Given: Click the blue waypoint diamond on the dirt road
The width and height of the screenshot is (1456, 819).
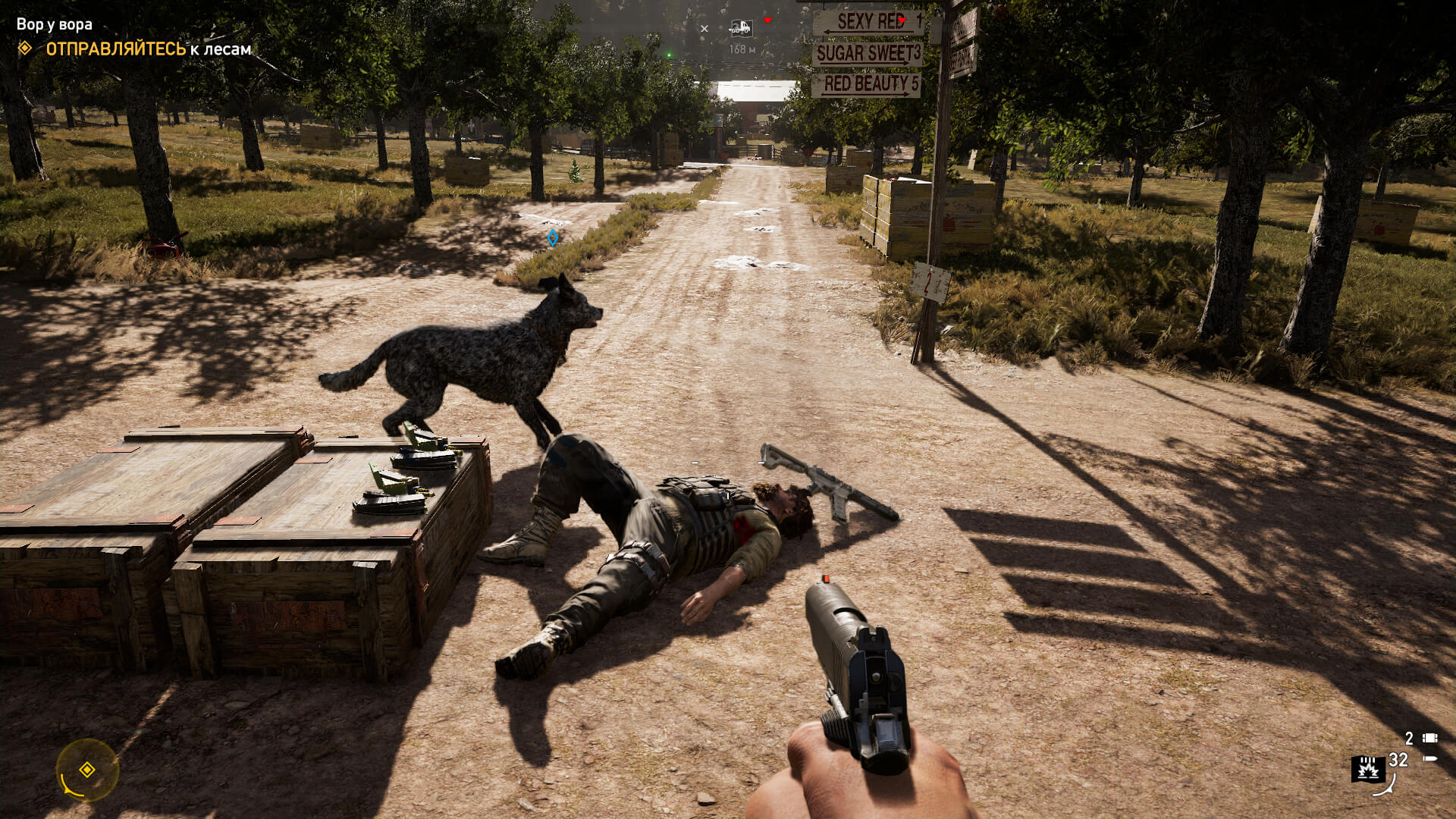Looking at the screenshot, I should tap(554, 237).
